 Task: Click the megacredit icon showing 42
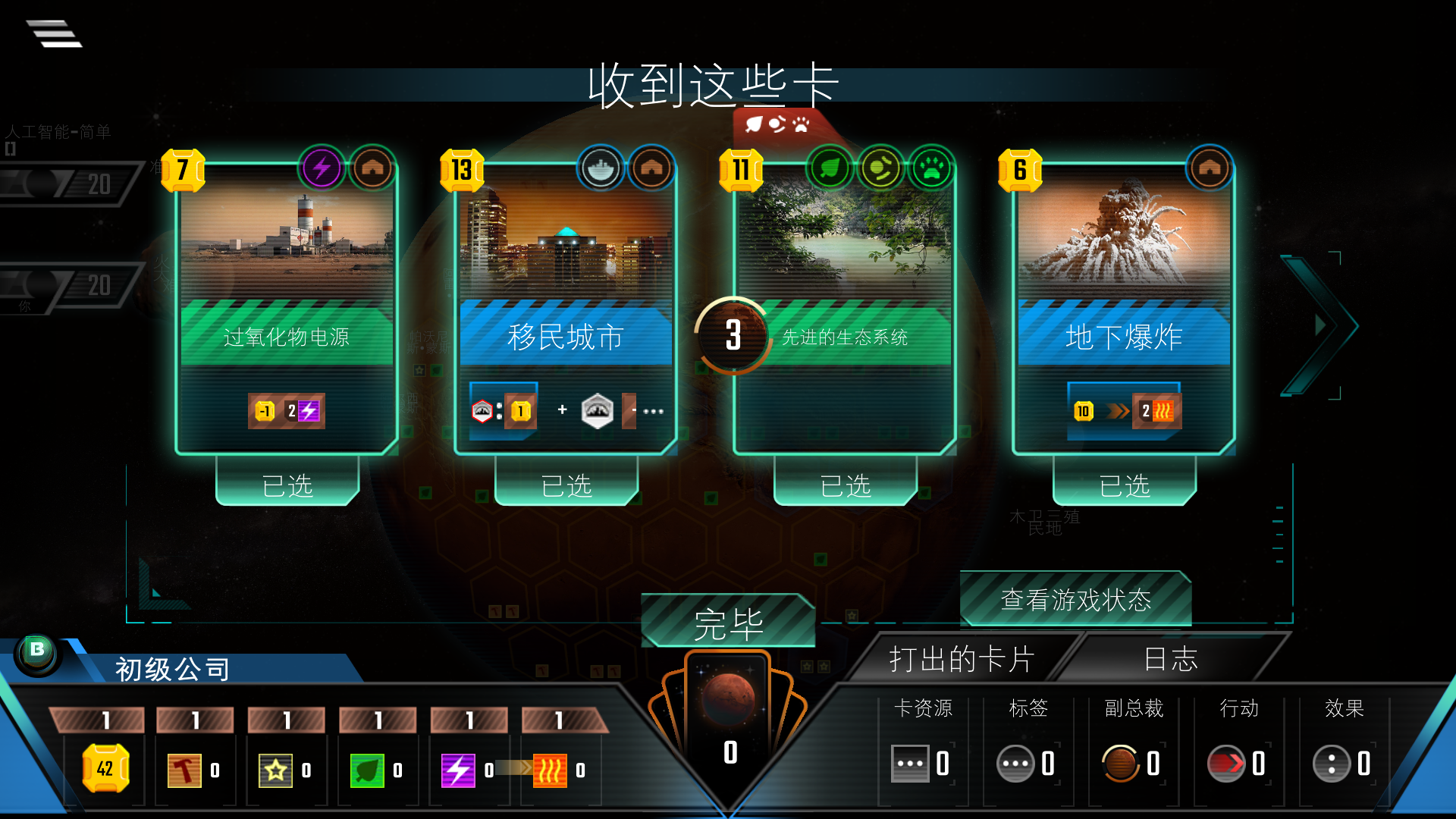[106, 770]
